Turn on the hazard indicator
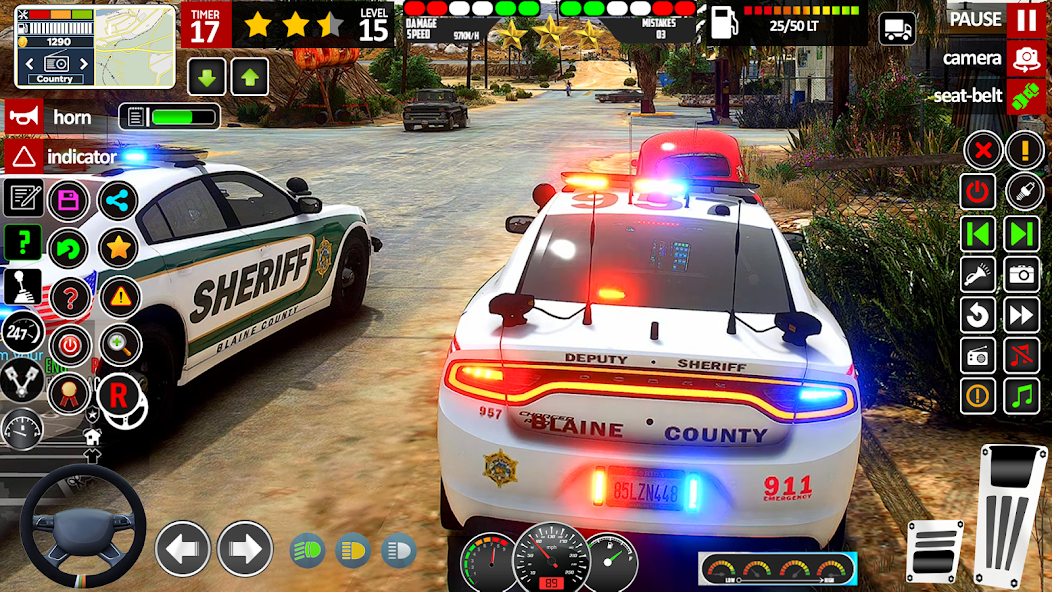 (22, 156)
